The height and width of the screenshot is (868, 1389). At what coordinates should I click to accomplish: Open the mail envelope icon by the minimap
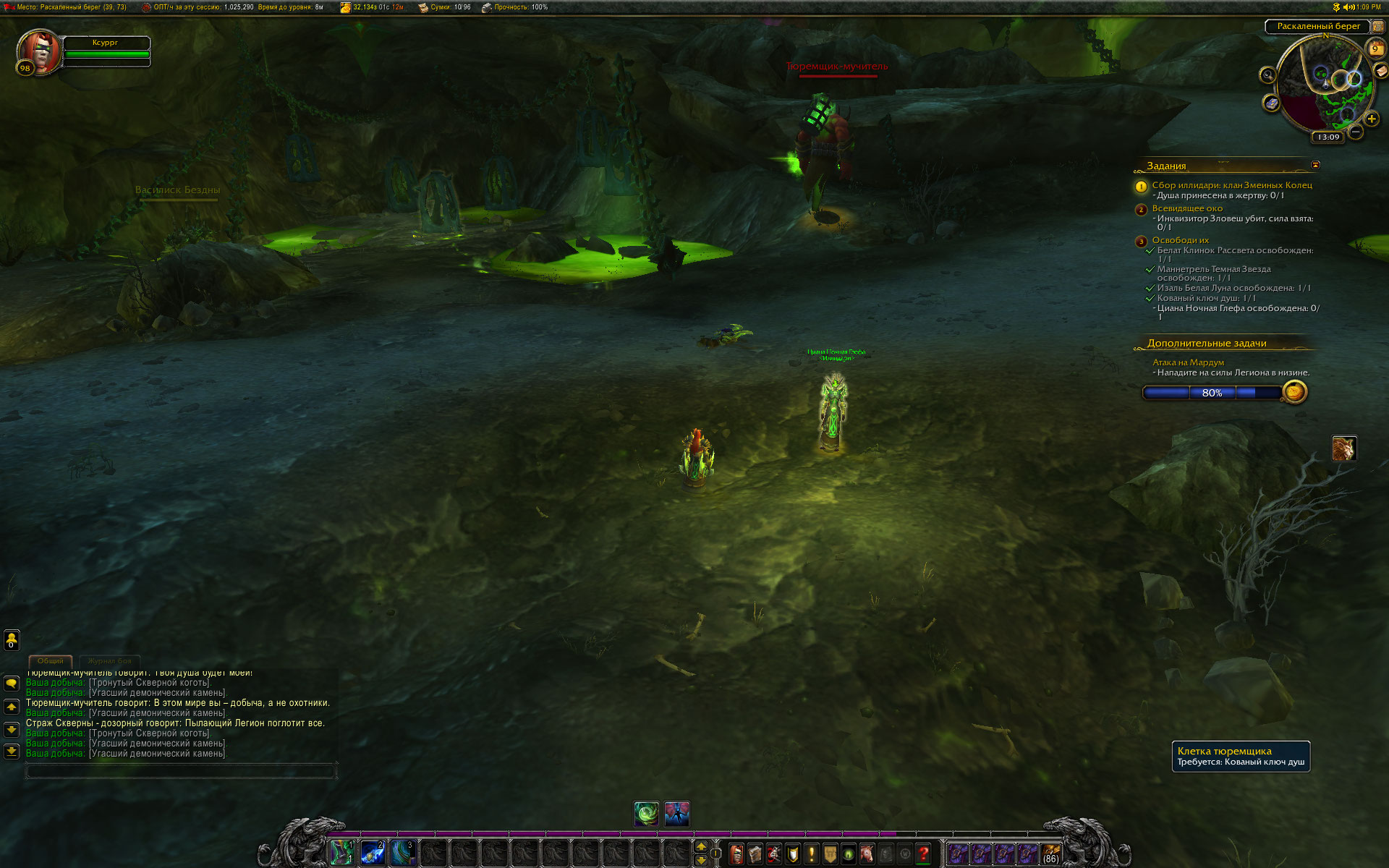coord(1381,70)
